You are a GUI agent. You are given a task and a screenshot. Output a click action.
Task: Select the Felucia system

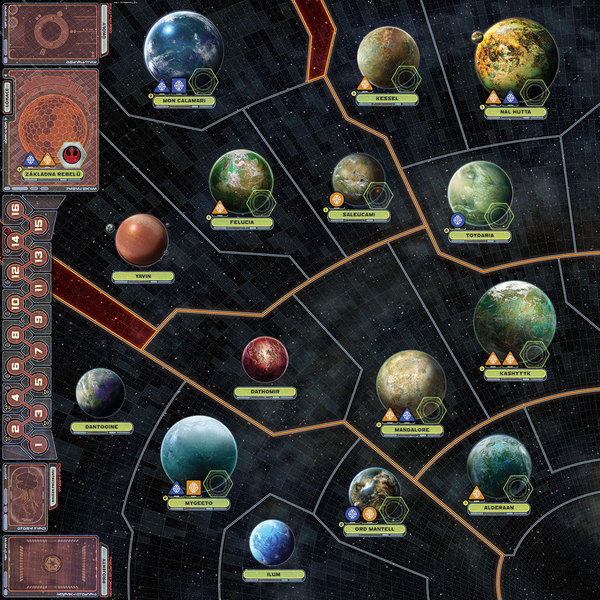(x=241, y=181)
